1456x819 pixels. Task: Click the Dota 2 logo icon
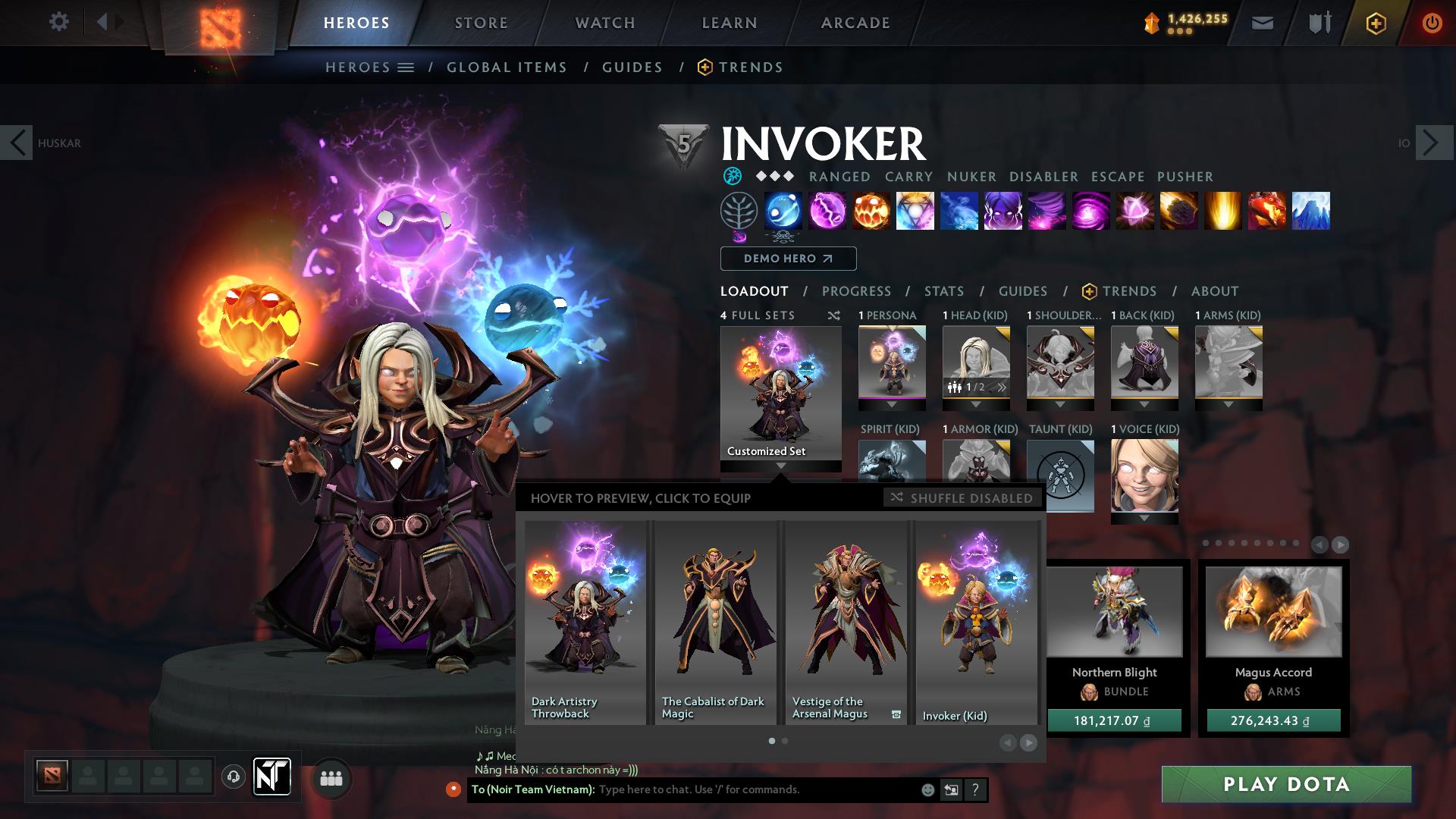coord(219,24)
